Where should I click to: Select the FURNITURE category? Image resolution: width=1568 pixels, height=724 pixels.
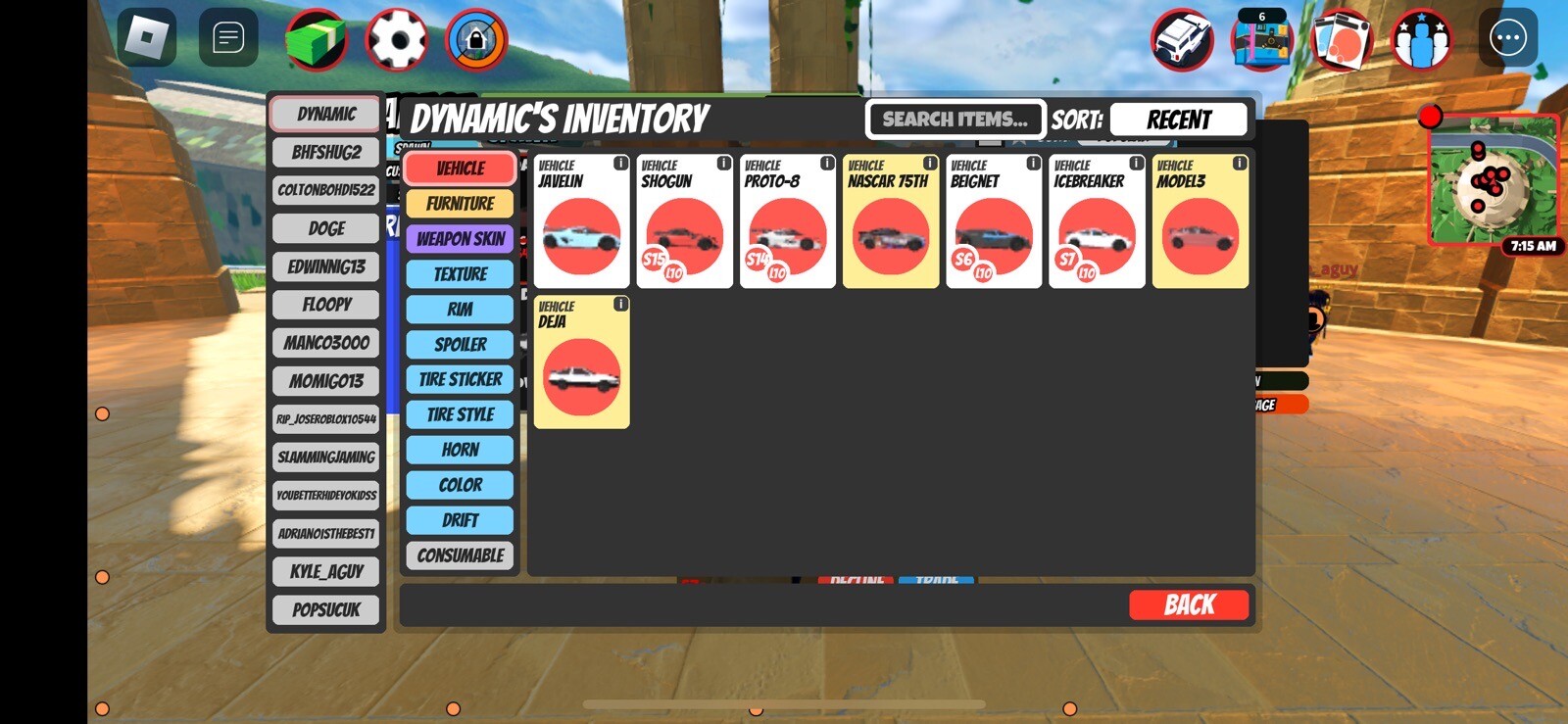coord(459,203)
